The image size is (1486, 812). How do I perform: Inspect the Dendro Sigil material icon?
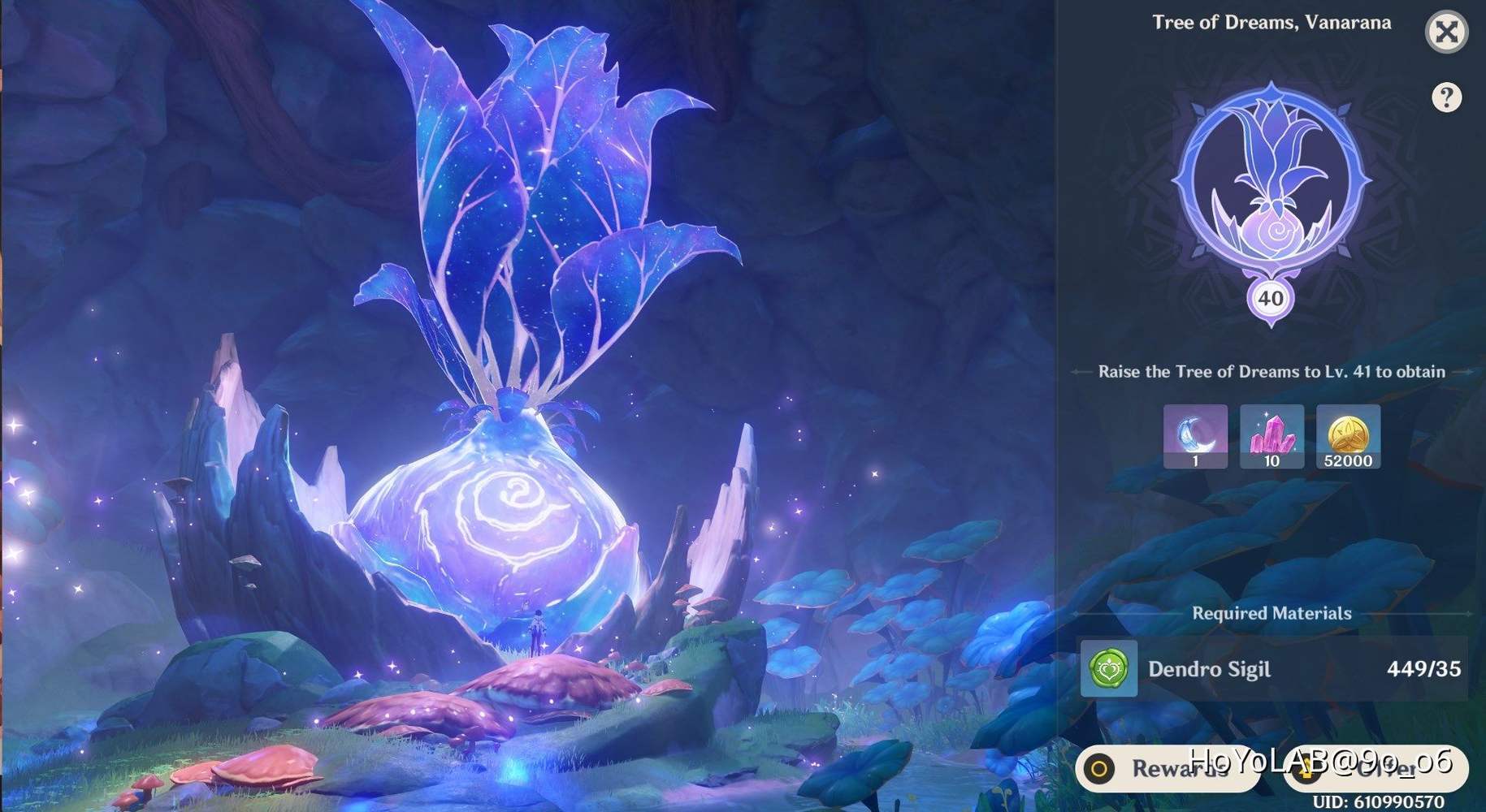tap(1109, 670)
